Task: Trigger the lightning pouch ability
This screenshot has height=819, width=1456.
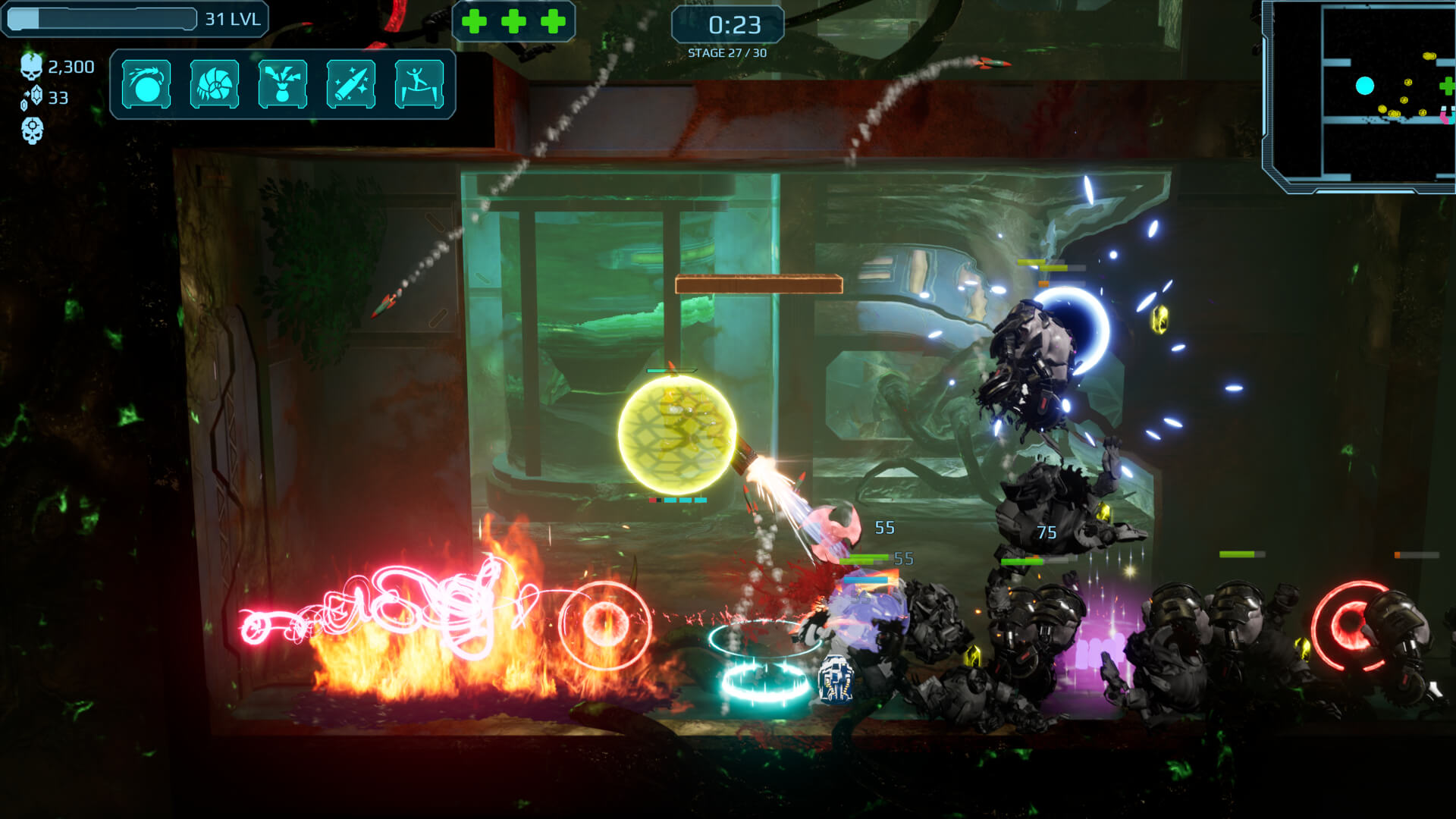Action: [x=284, y=83]
